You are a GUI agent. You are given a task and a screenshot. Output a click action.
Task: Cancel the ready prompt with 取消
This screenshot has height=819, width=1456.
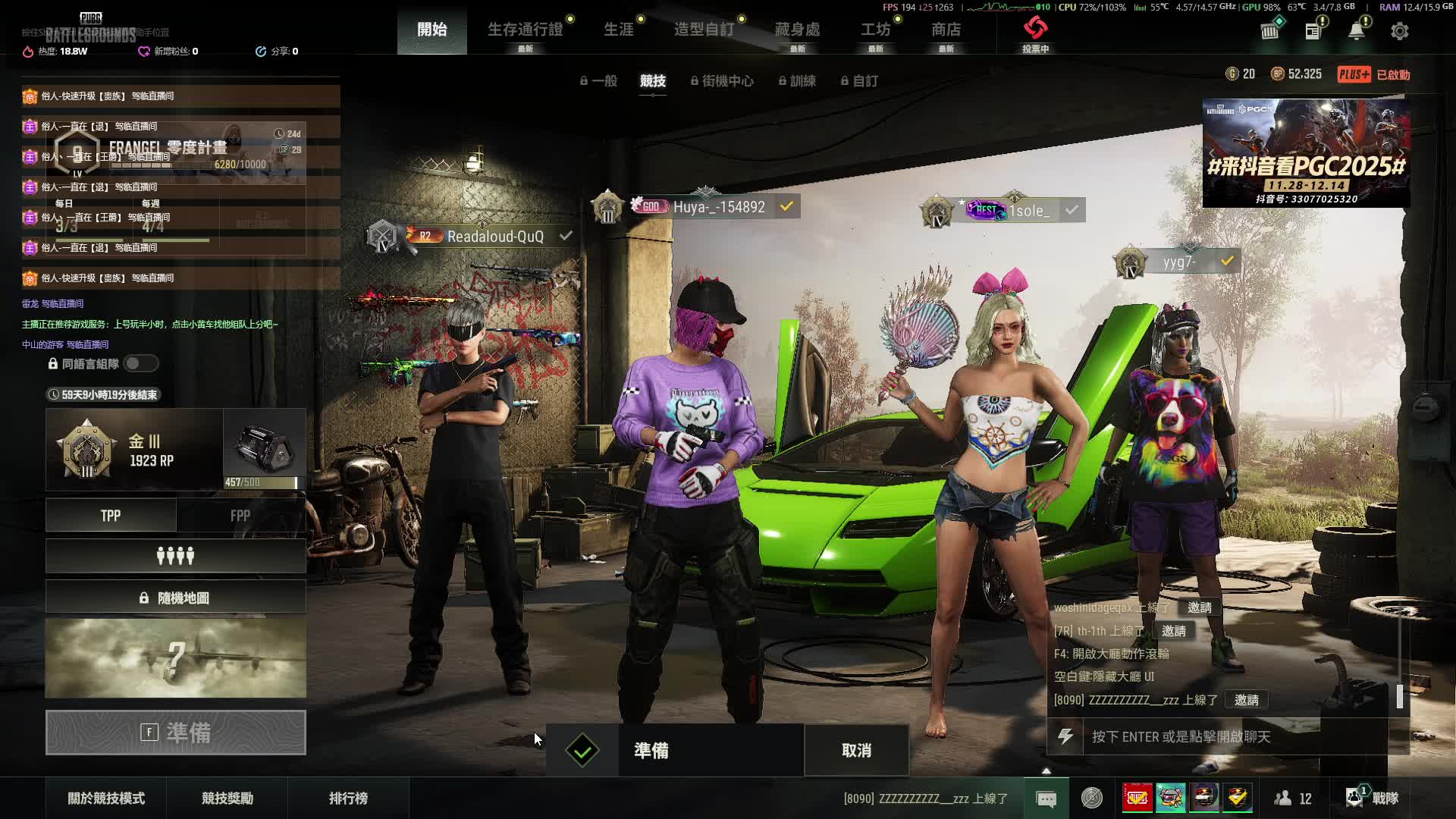(856, 751)
